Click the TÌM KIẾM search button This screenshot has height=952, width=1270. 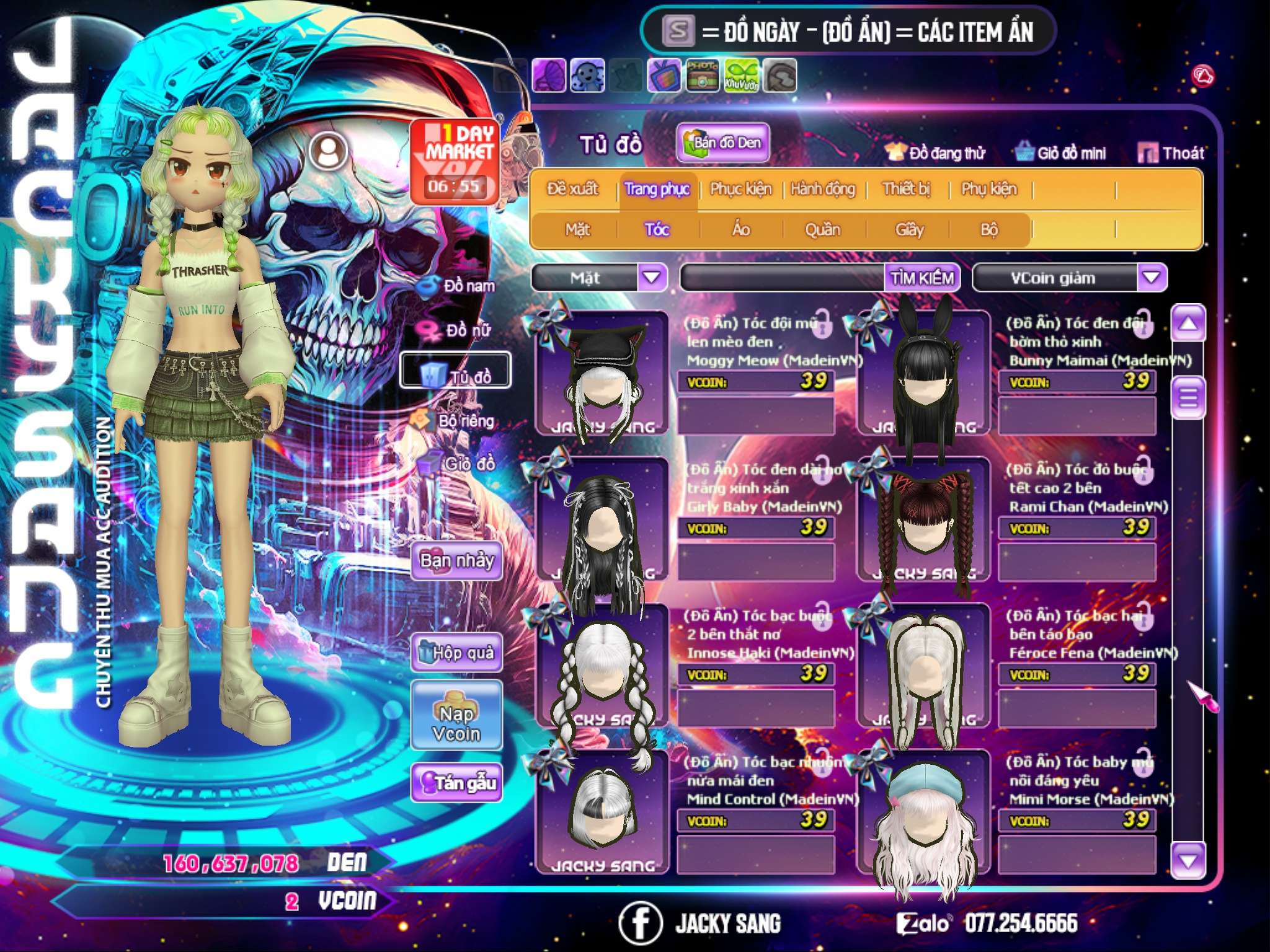tap(922, 278)
